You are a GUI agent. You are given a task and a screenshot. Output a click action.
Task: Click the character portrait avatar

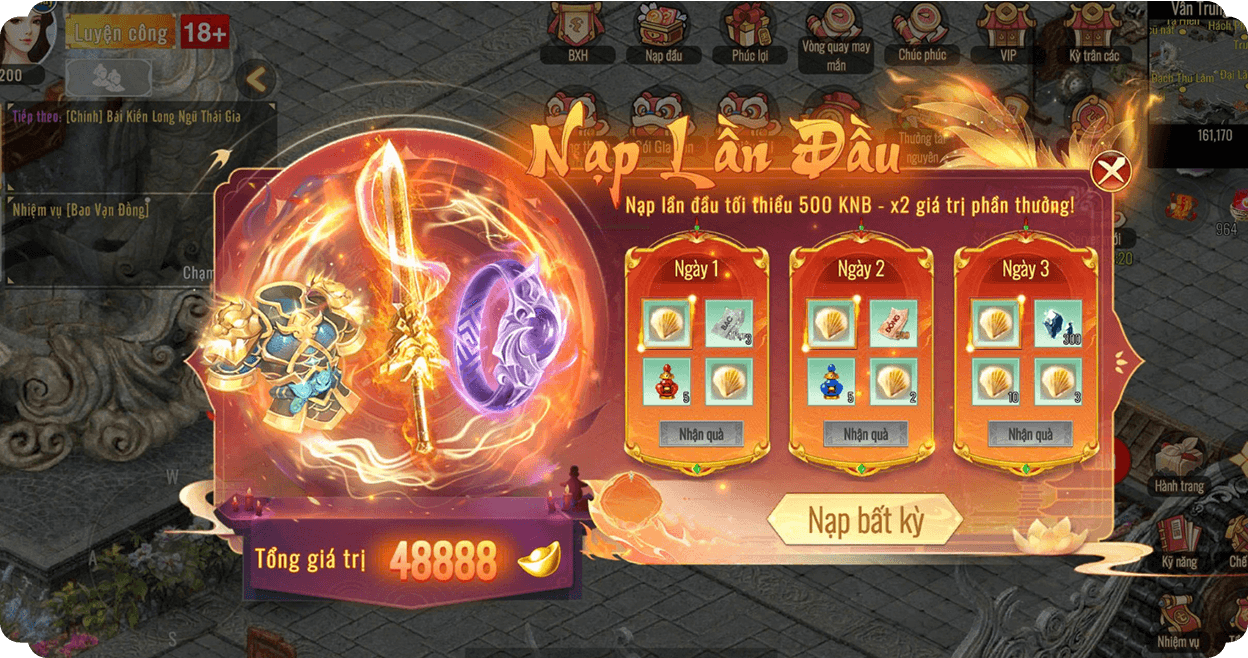tap(28, 33)
